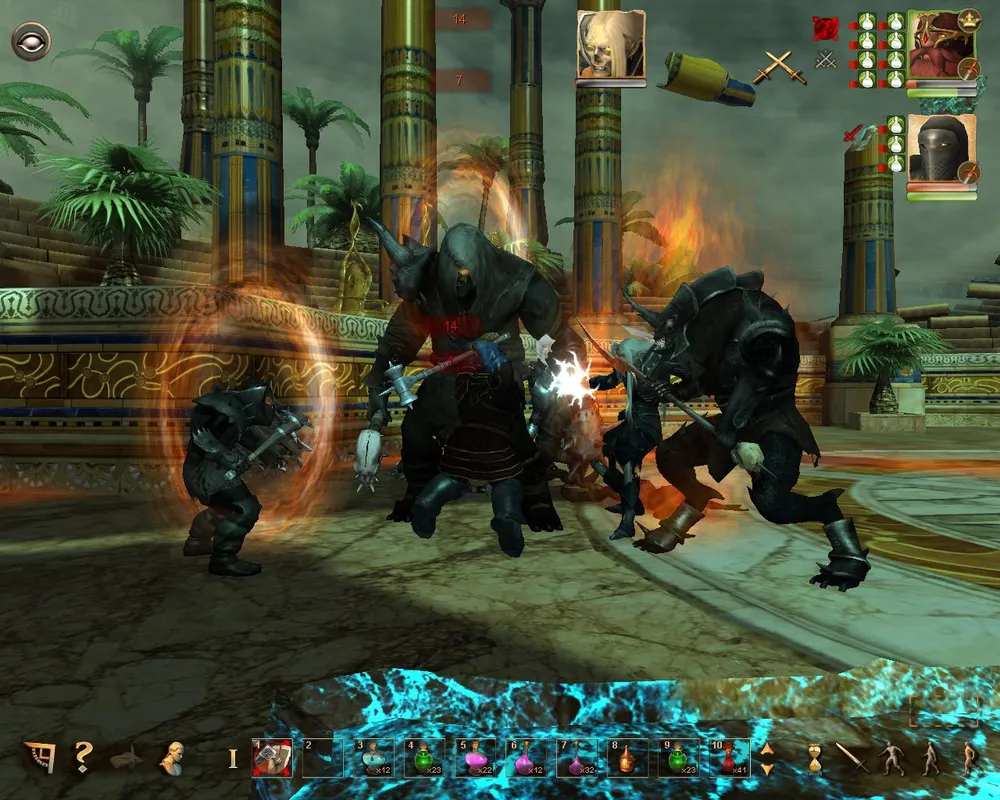Open the help question mark button
1000x800 pixels.
pyautogui.click(x=82, y=756)
